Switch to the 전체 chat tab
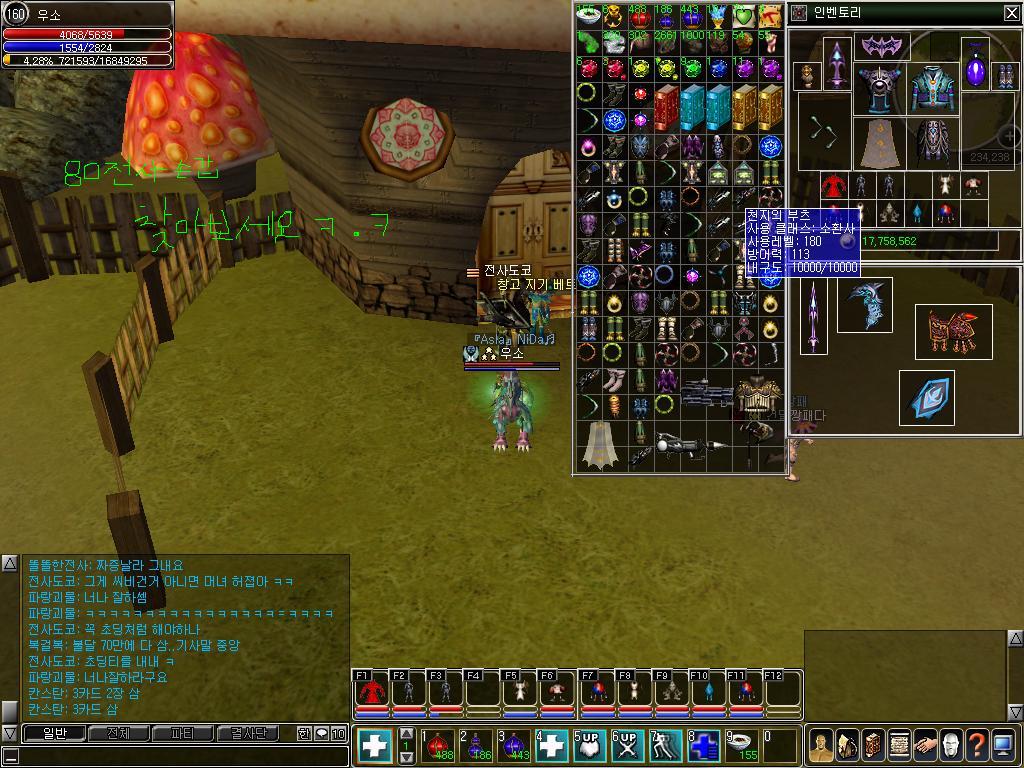The height and width of the screenshot is (768, 1024). click(119, 734)
